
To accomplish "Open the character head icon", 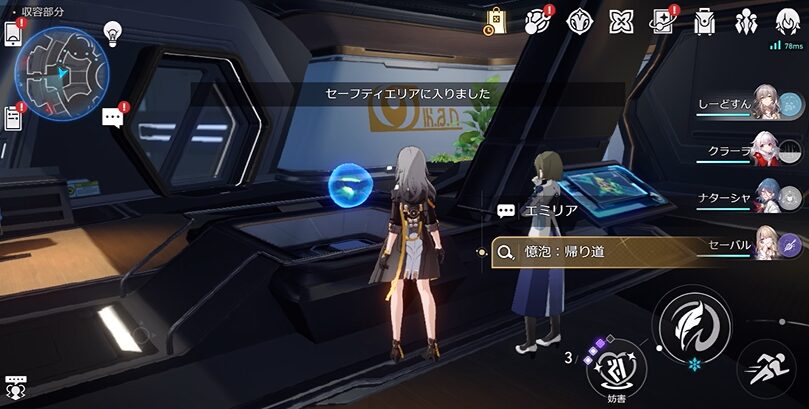I will [x=784, y=18].
